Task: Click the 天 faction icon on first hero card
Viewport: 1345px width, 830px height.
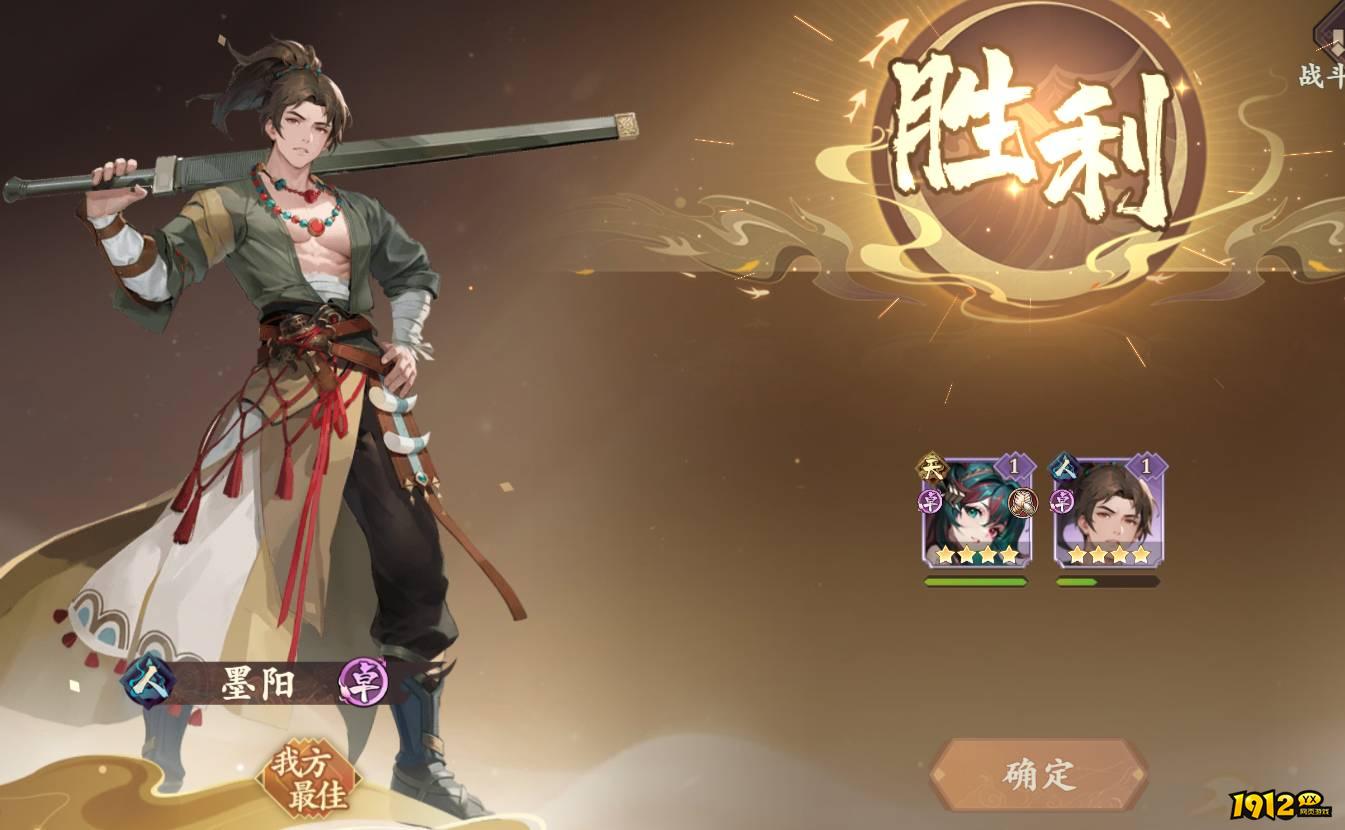Action: point(930,465)
